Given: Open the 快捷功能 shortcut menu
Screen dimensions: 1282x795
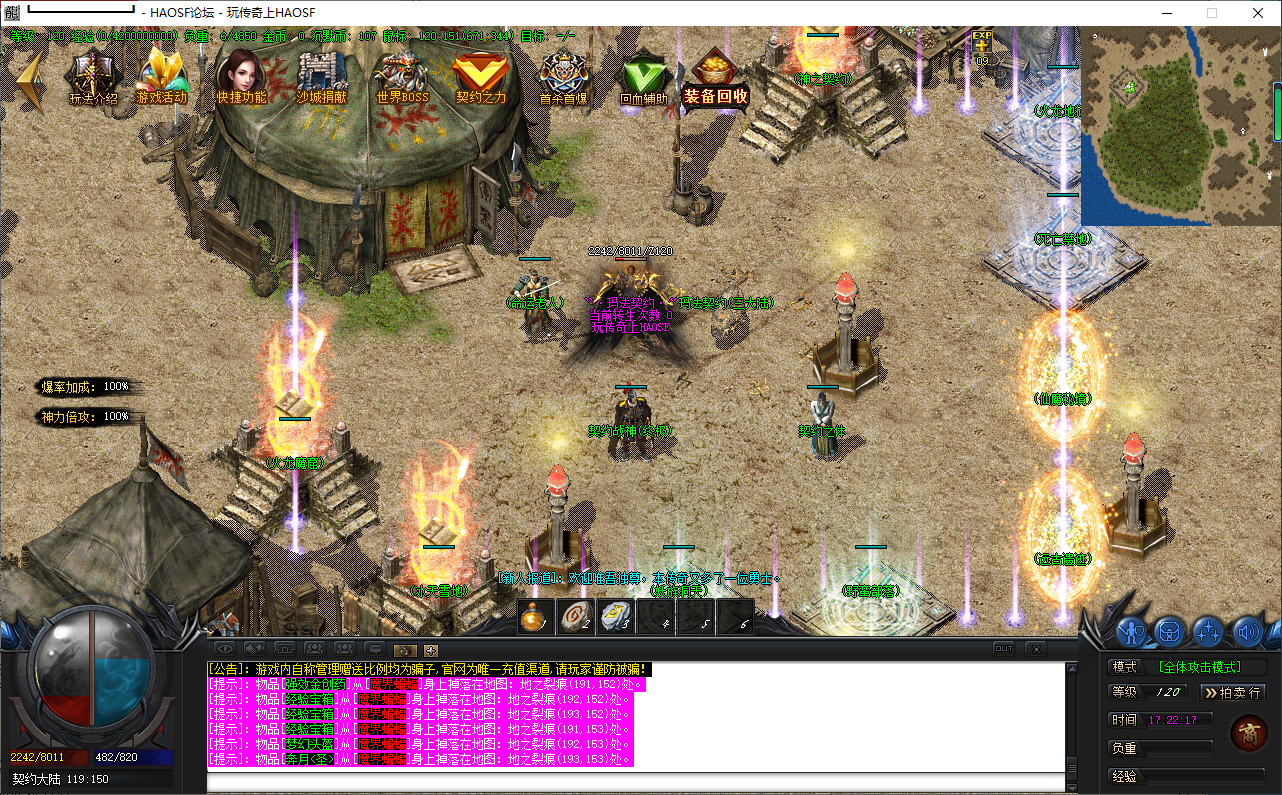Looking at the screenshot, I should point(241,76).
